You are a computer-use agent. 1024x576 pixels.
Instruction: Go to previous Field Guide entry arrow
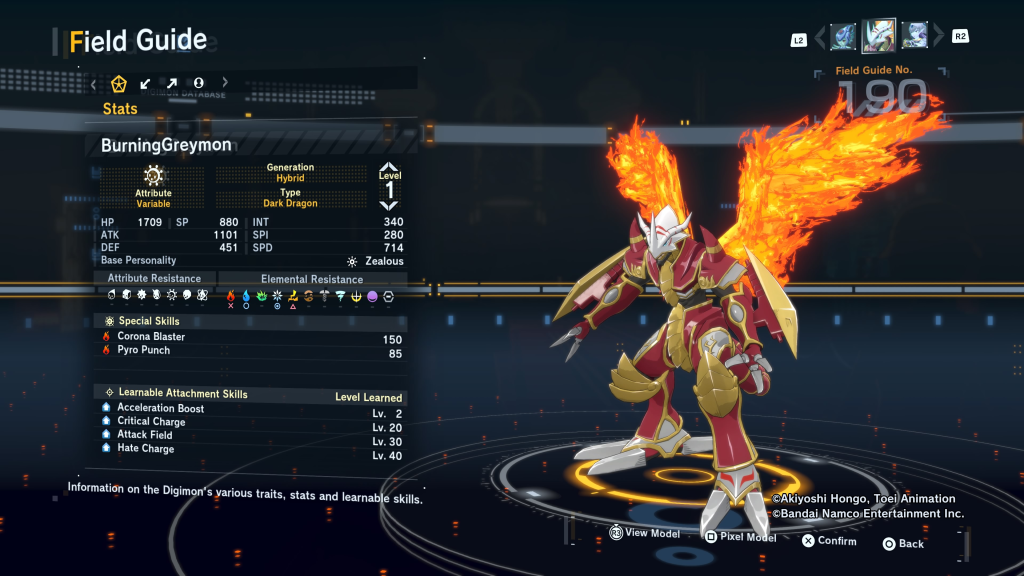[822, 38]
